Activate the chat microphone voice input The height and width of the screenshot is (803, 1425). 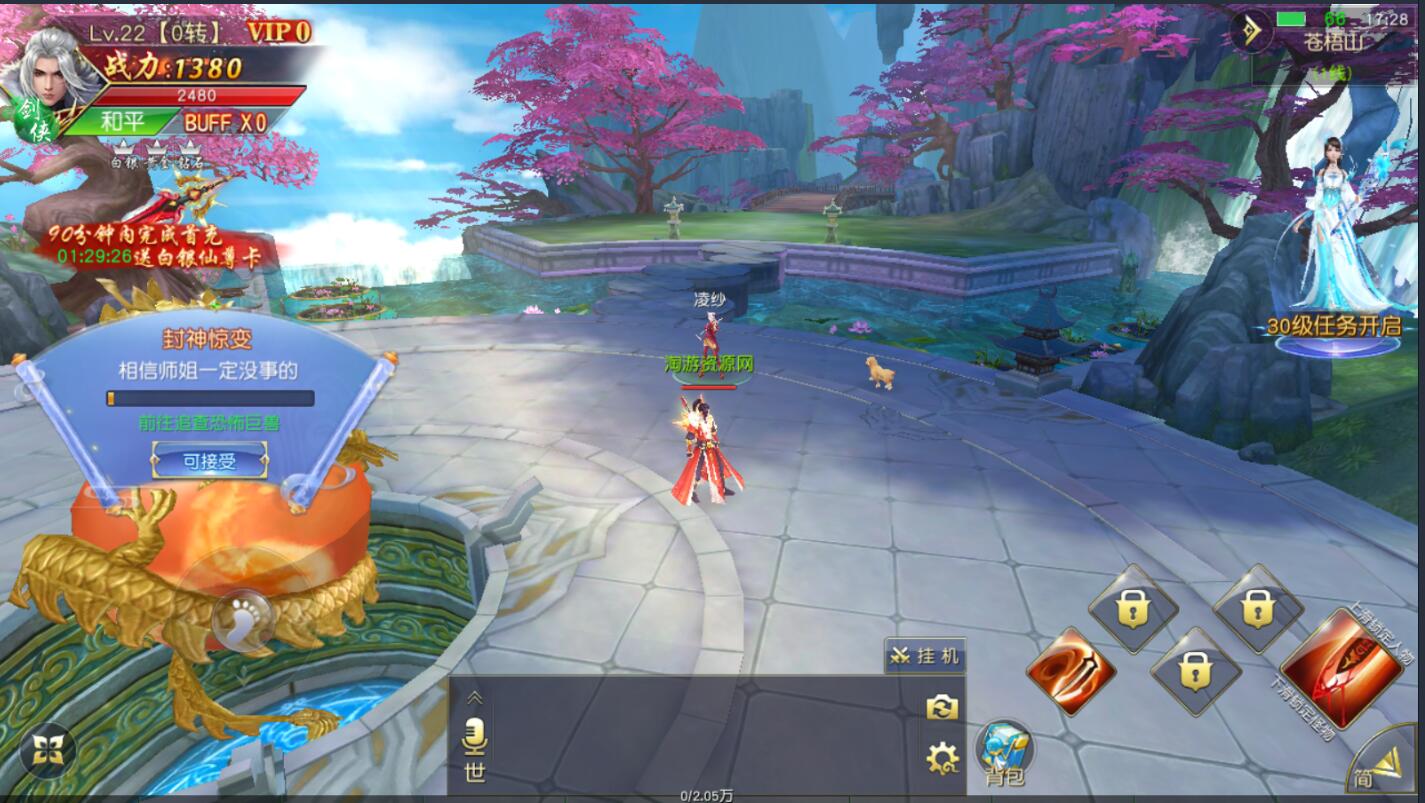point(475,738)
